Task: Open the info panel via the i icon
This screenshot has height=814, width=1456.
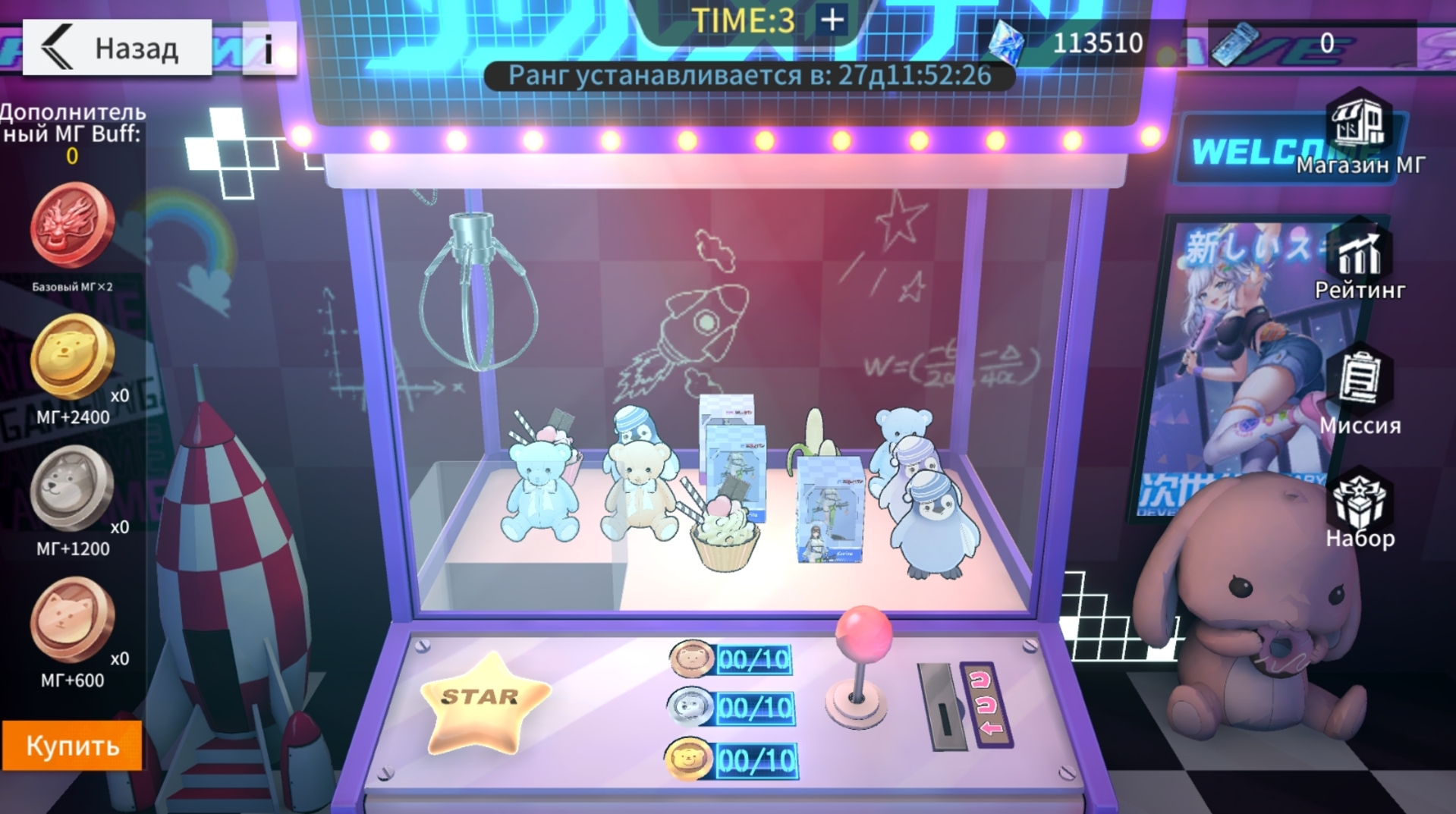Action: click(270, 47)
